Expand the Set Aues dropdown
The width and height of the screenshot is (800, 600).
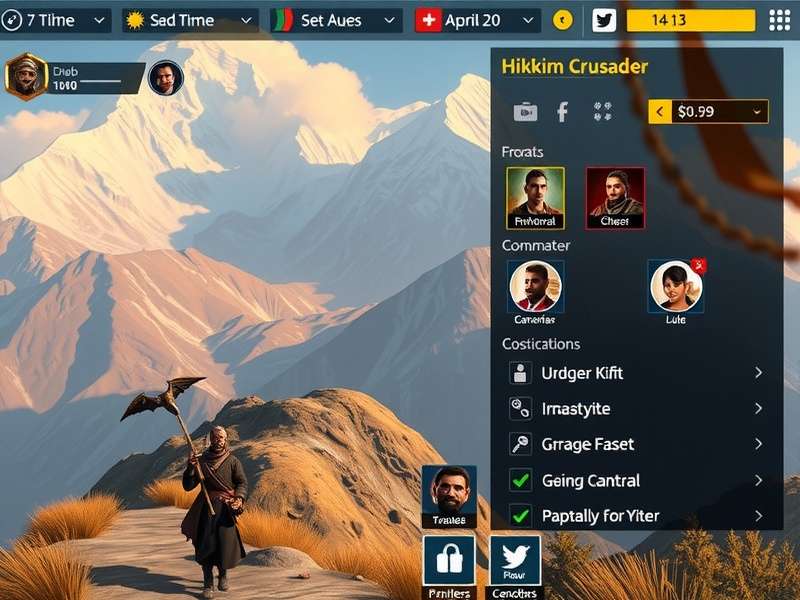pos(337,20)
